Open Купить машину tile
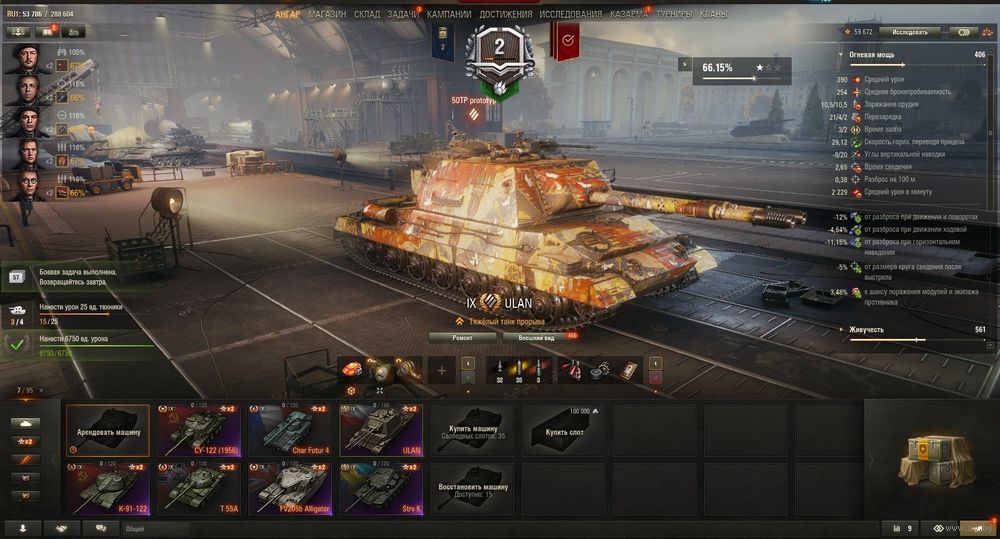This screenshot has height=539, width=1000. tap(471, 430)
